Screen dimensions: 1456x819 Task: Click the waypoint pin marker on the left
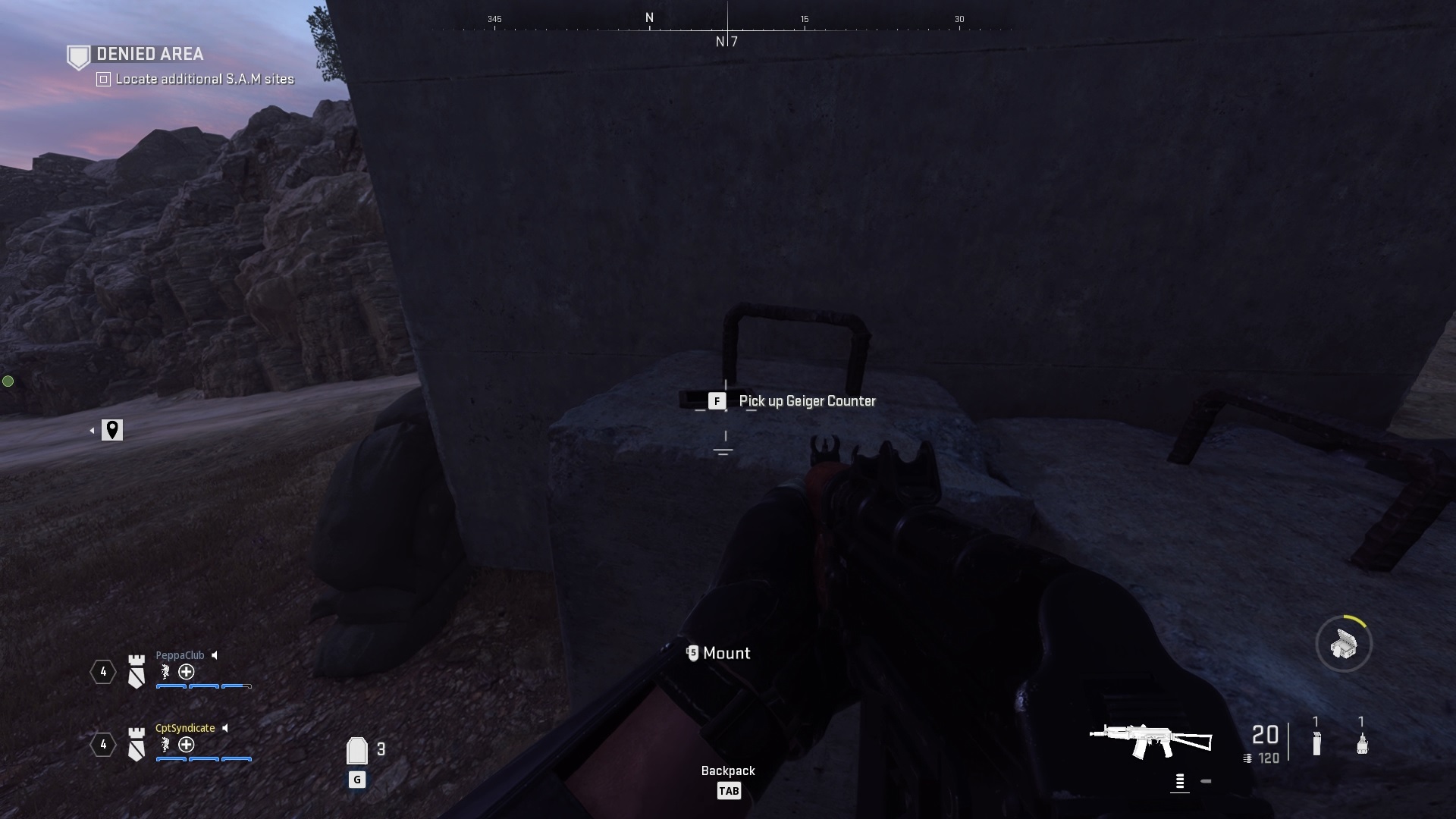click(x=112, y=429)
